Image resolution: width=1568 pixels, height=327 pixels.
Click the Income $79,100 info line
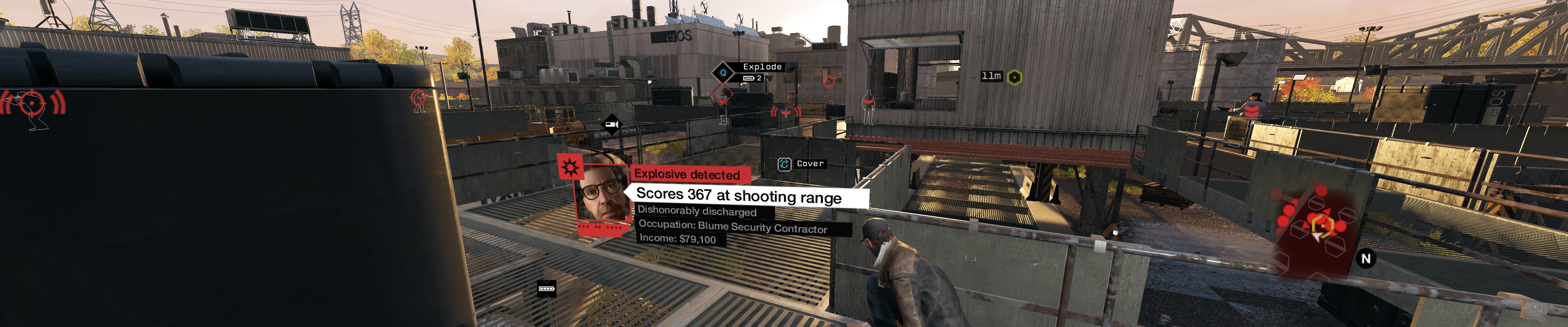(x=677, y=240)
